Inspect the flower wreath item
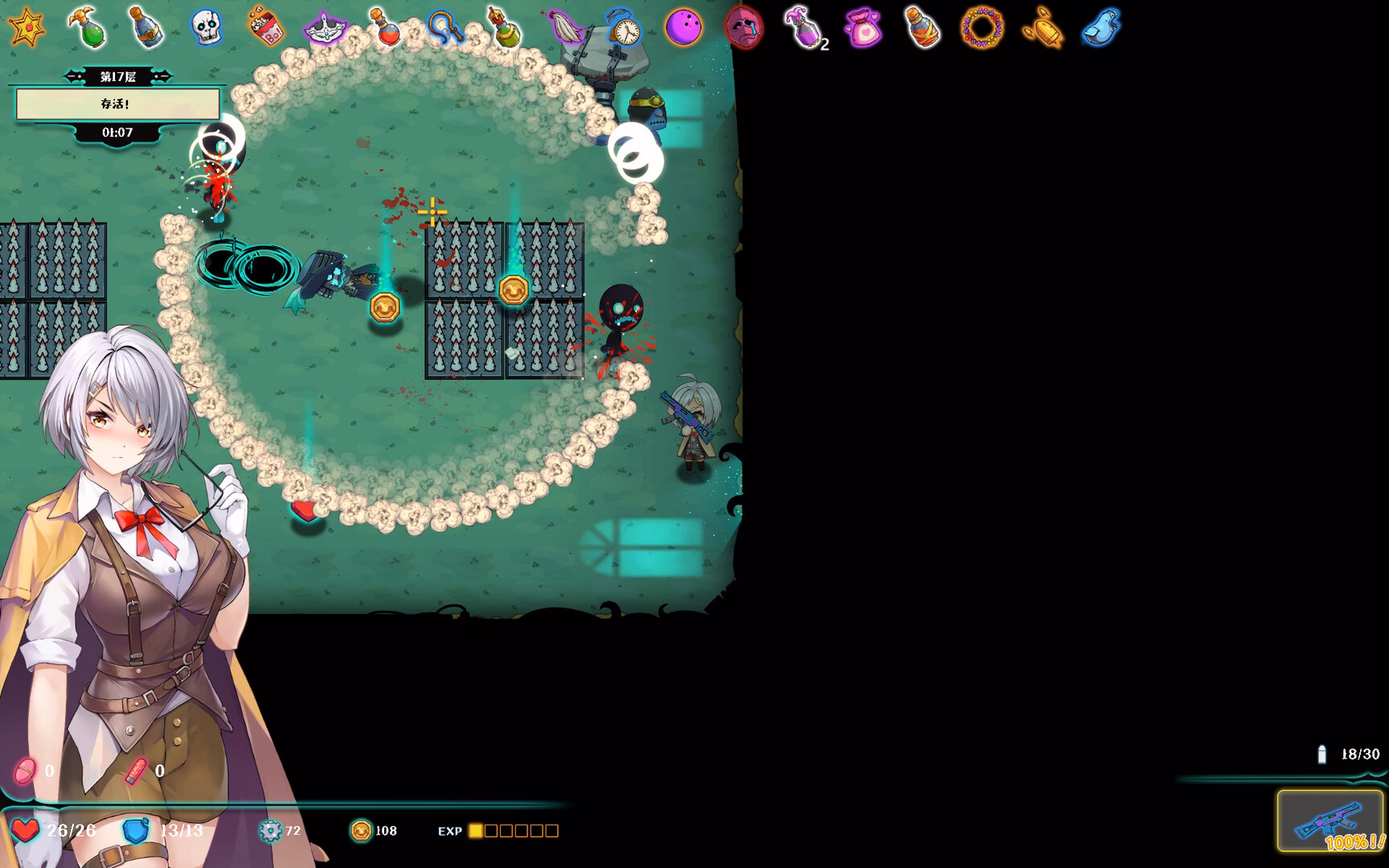 pyautogui.click(x=981, y=27)
